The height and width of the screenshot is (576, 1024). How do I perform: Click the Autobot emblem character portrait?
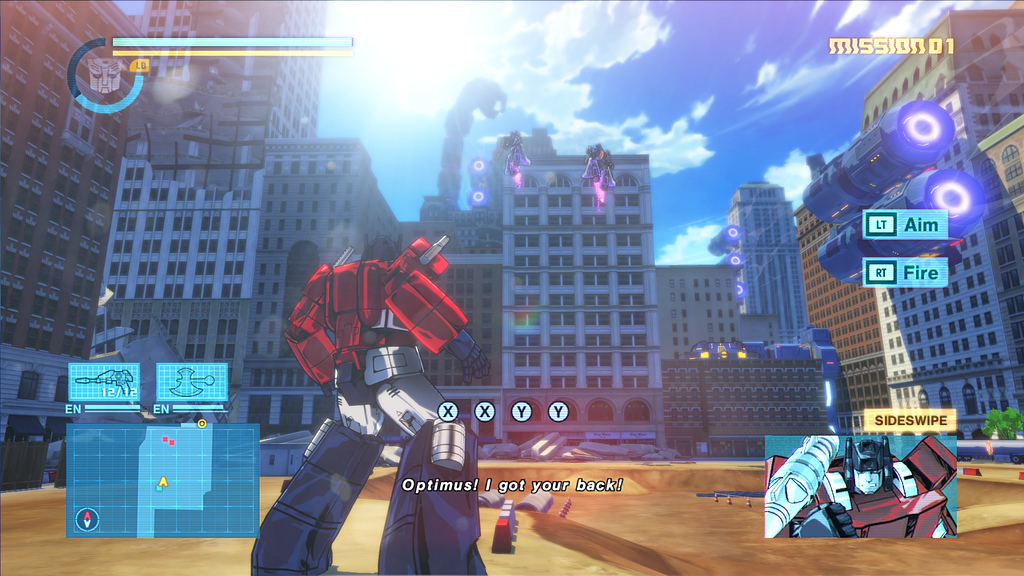coord(104,76)
